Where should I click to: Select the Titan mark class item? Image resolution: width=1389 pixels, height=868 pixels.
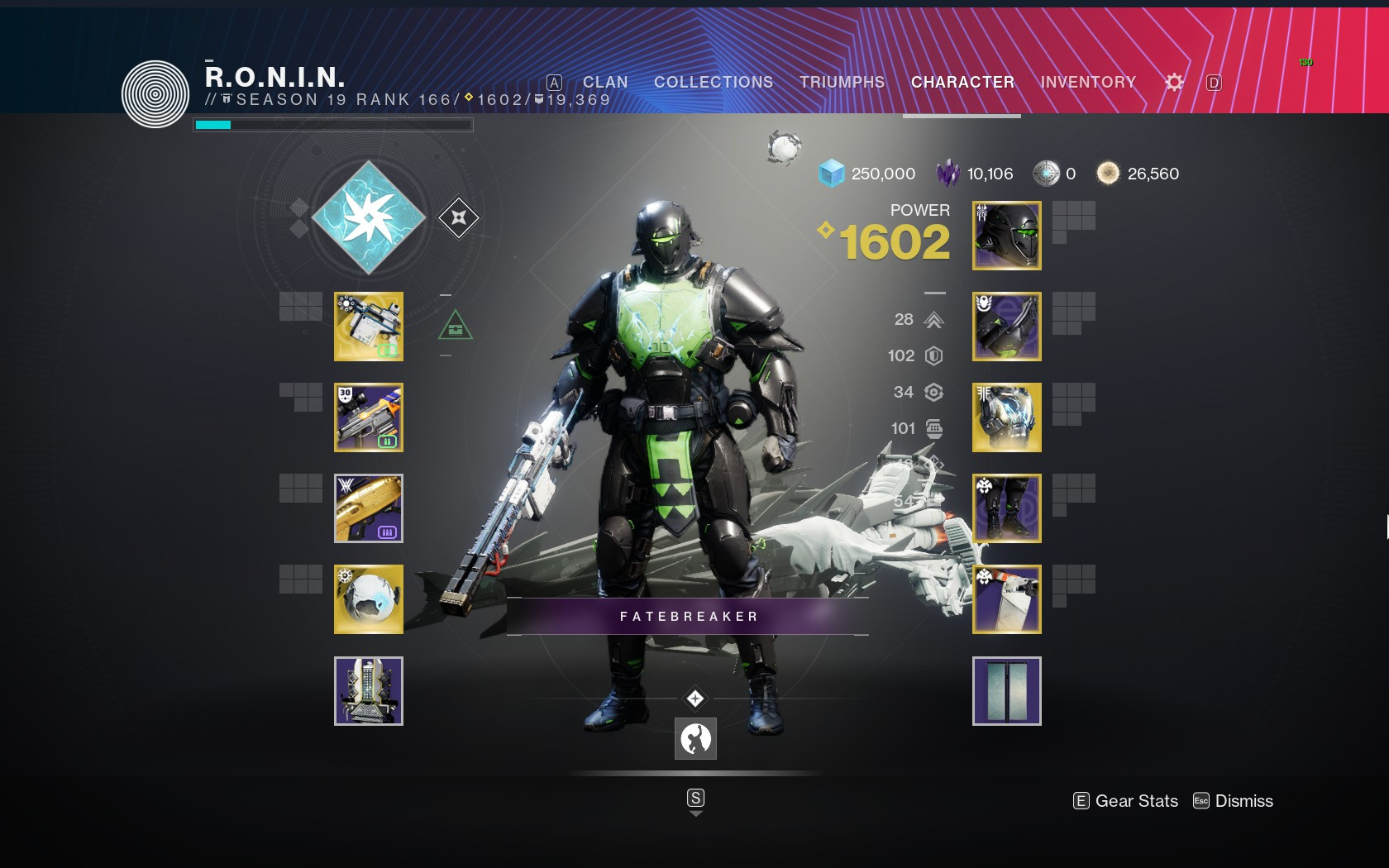(x=1007, y=599)
